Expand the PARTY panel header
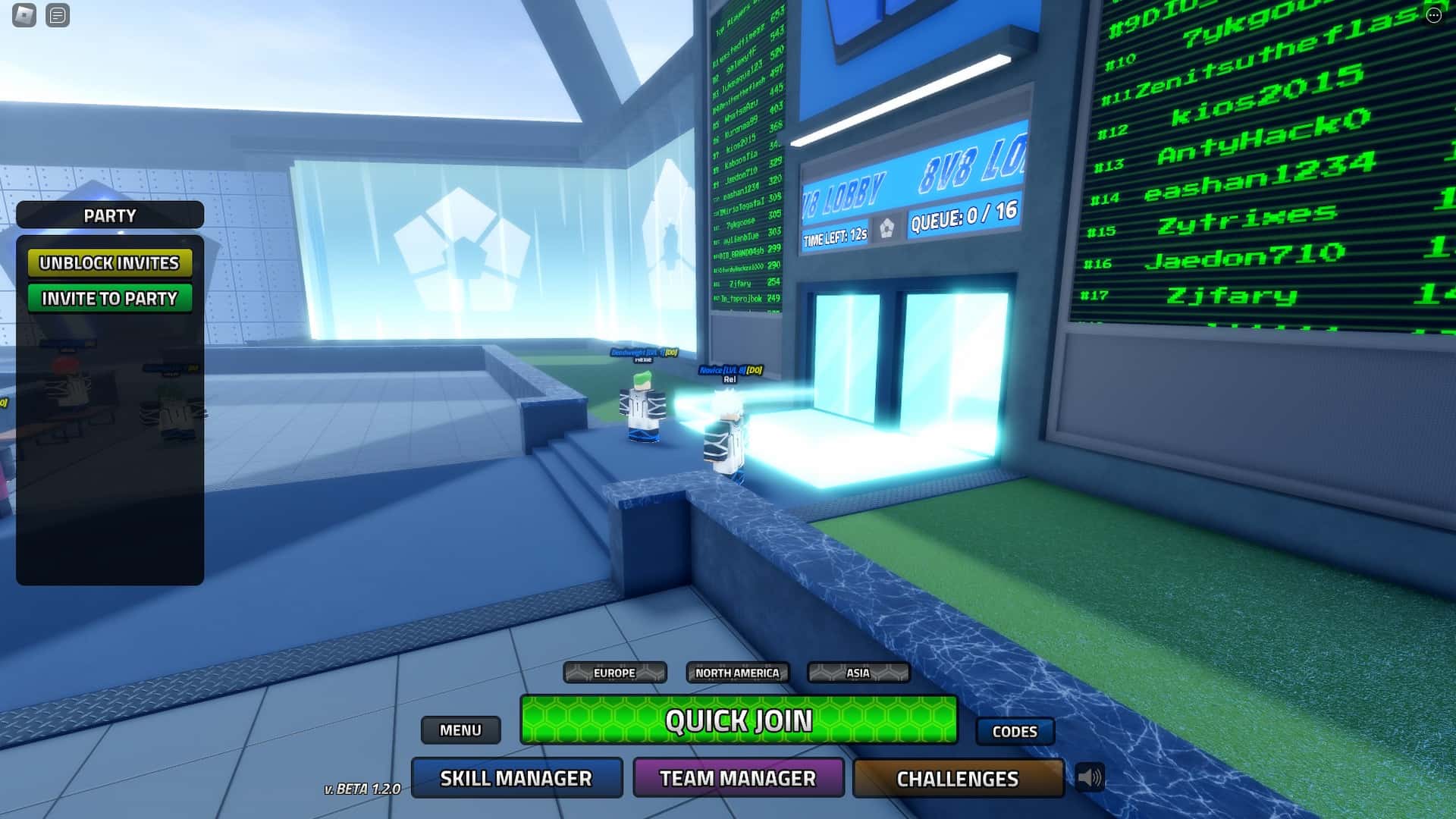 pyautogui.click(x=108, y=215)
